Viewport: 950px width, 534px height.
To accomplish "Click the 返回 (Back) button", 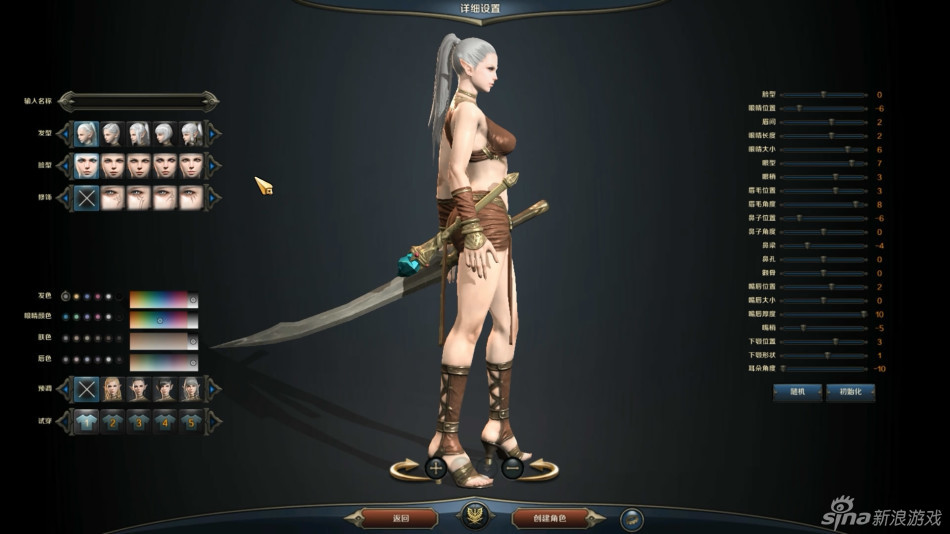I will [400, 518].
